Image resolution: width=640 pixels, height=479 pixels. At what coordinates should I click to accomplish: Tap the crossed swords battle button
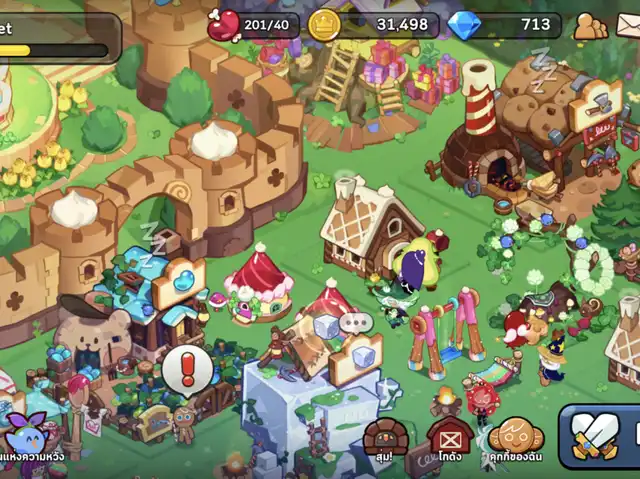point(596,438)
